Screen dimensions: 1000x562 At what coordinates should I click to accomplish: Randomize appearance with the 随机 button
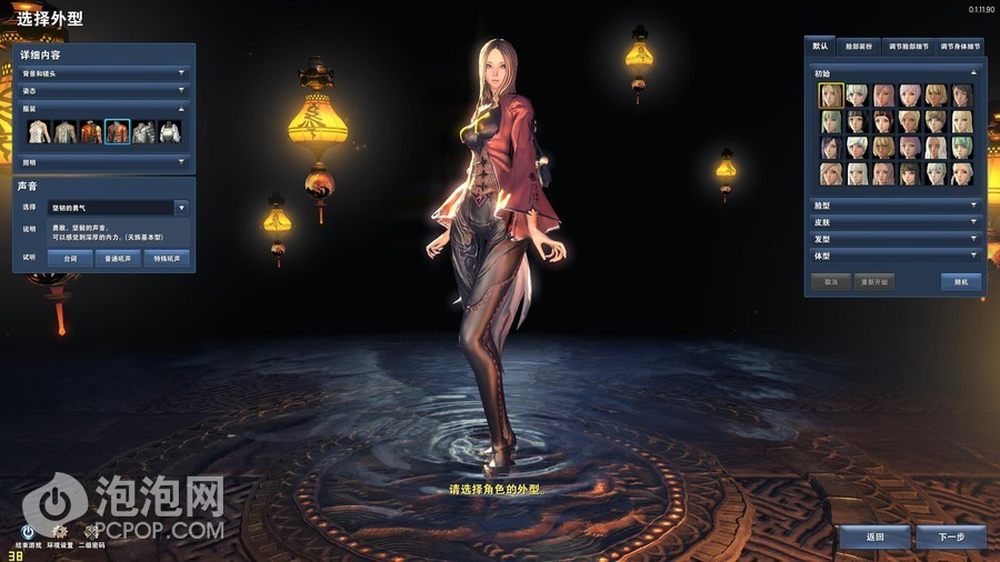960,282
